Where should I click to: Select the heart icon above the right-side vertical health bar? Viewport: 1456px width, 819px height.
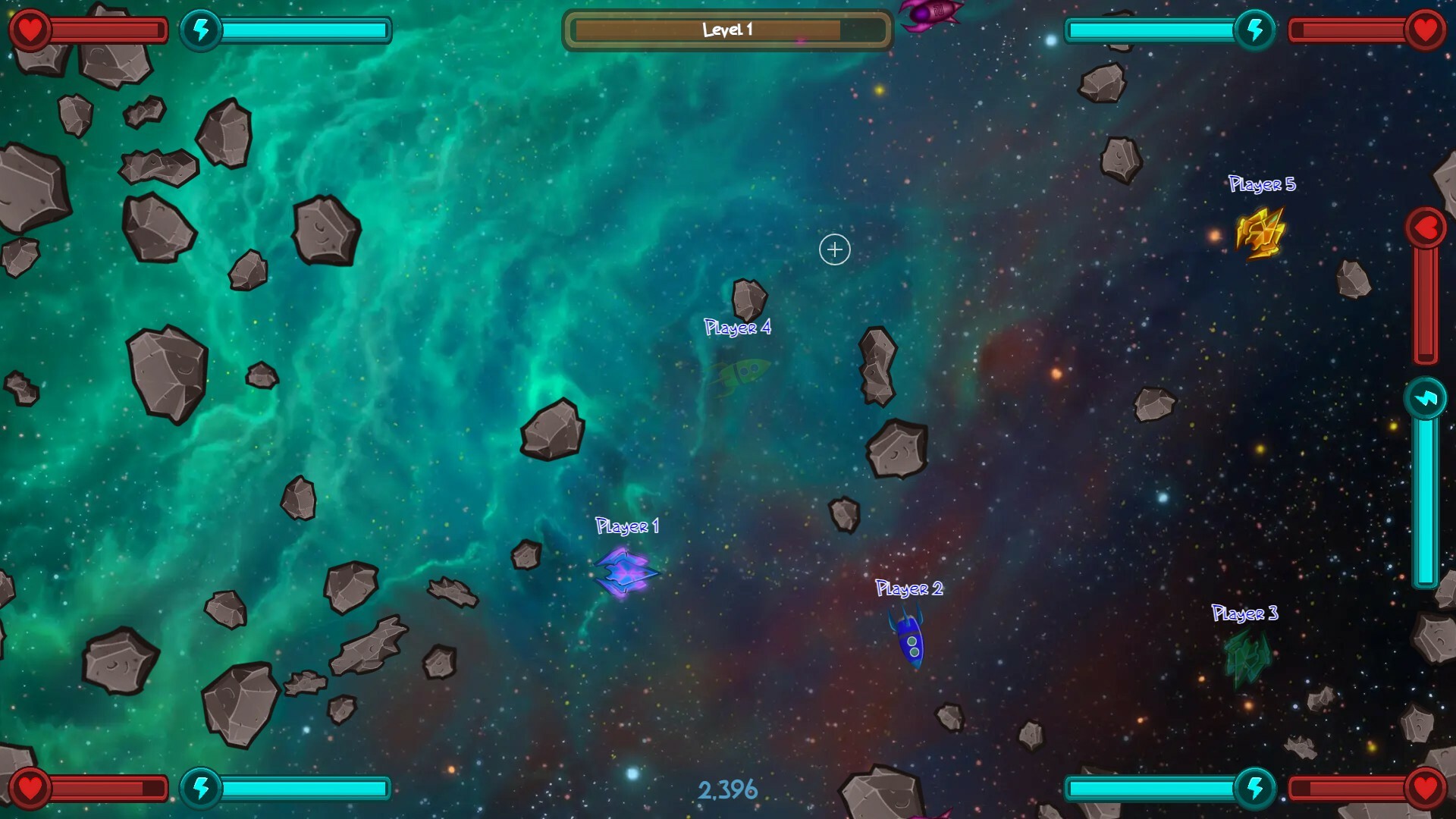(1425, 226)
